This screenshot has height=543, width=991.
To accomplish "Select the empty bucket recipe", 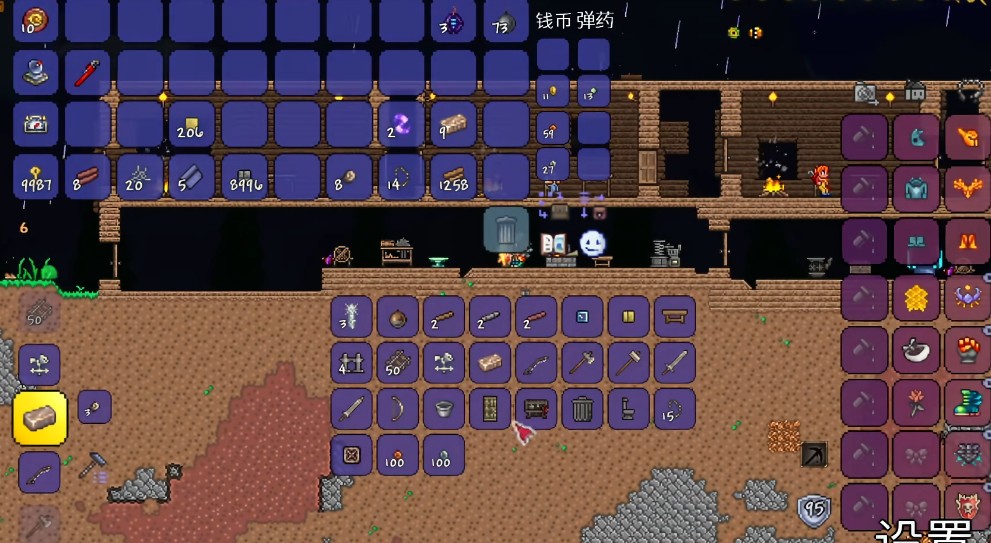I will tap(443, 409).
